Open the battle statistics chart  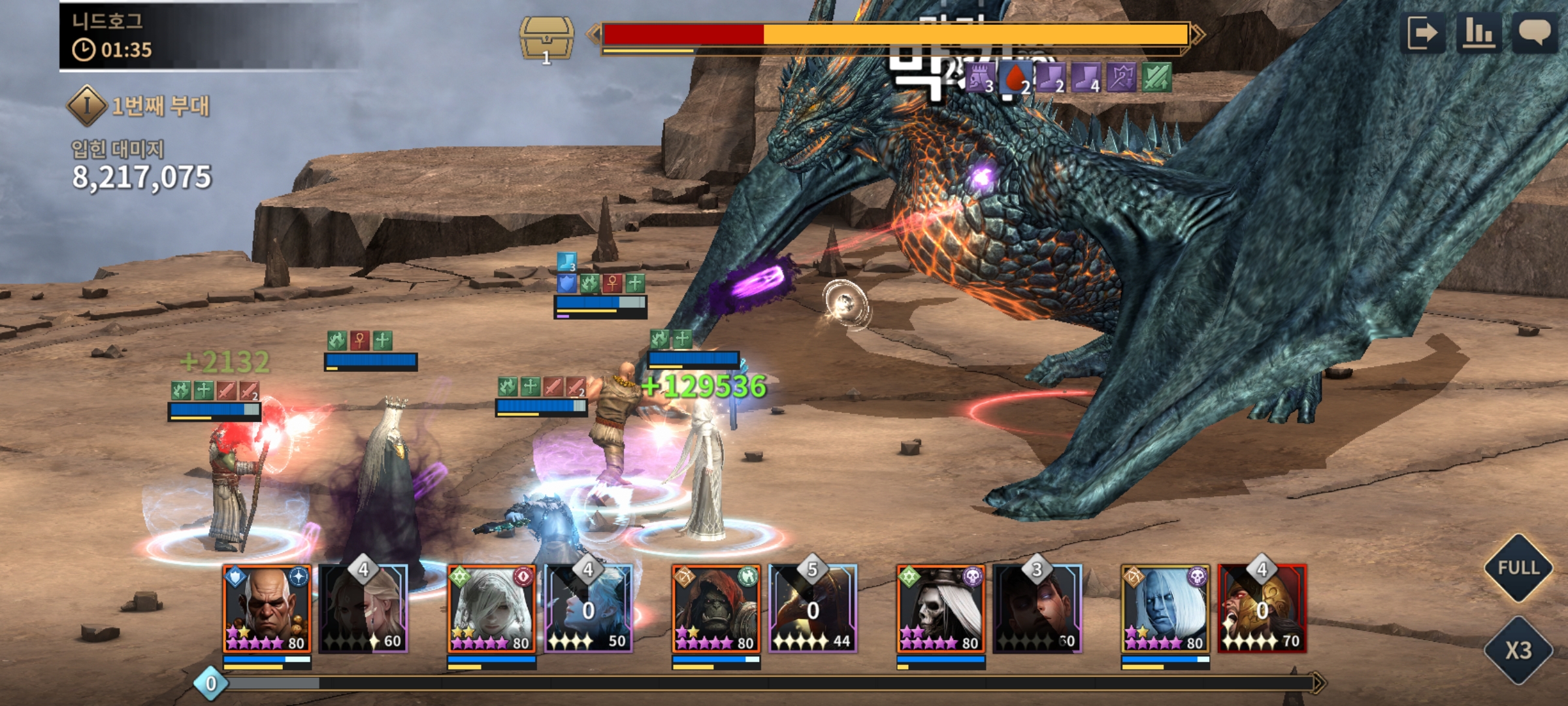pyautogui.click(x=1478, y=33)
